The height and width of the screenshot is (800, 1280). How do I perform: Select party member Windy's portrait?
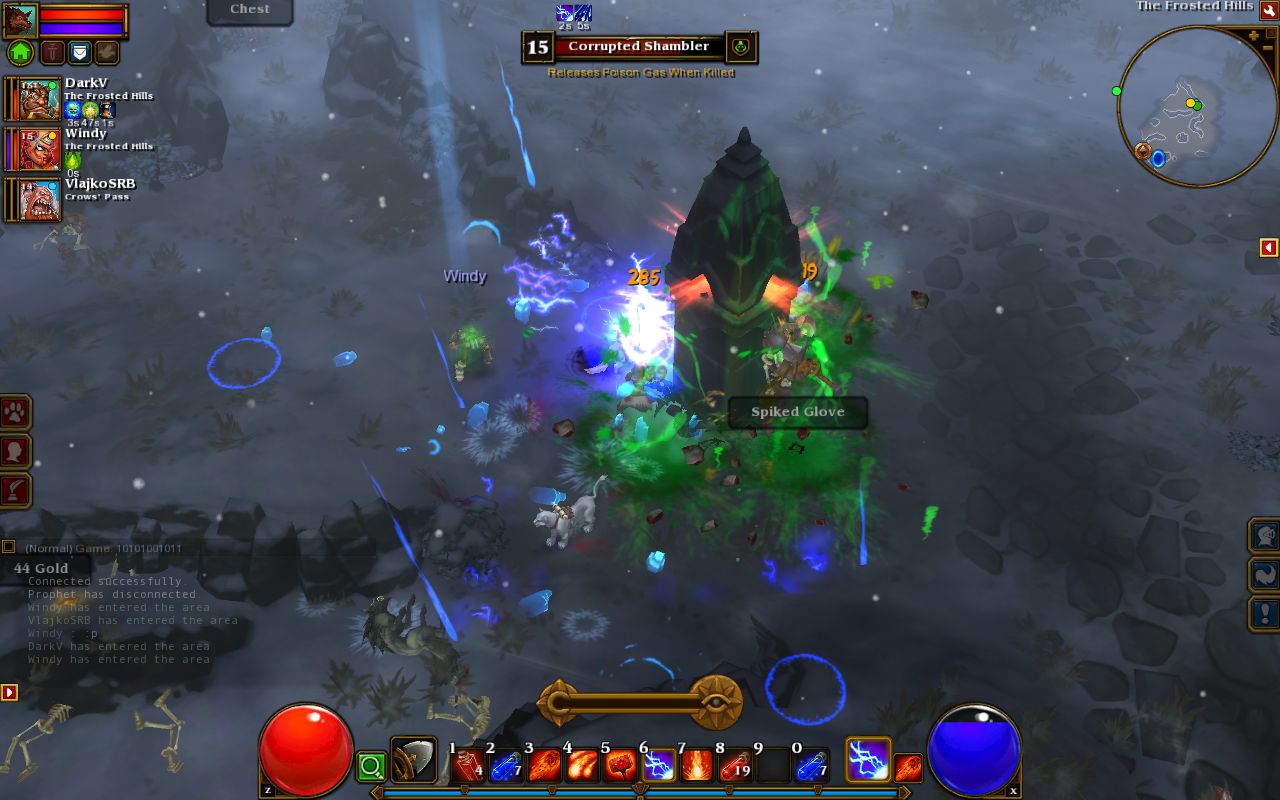coord(40,149)
